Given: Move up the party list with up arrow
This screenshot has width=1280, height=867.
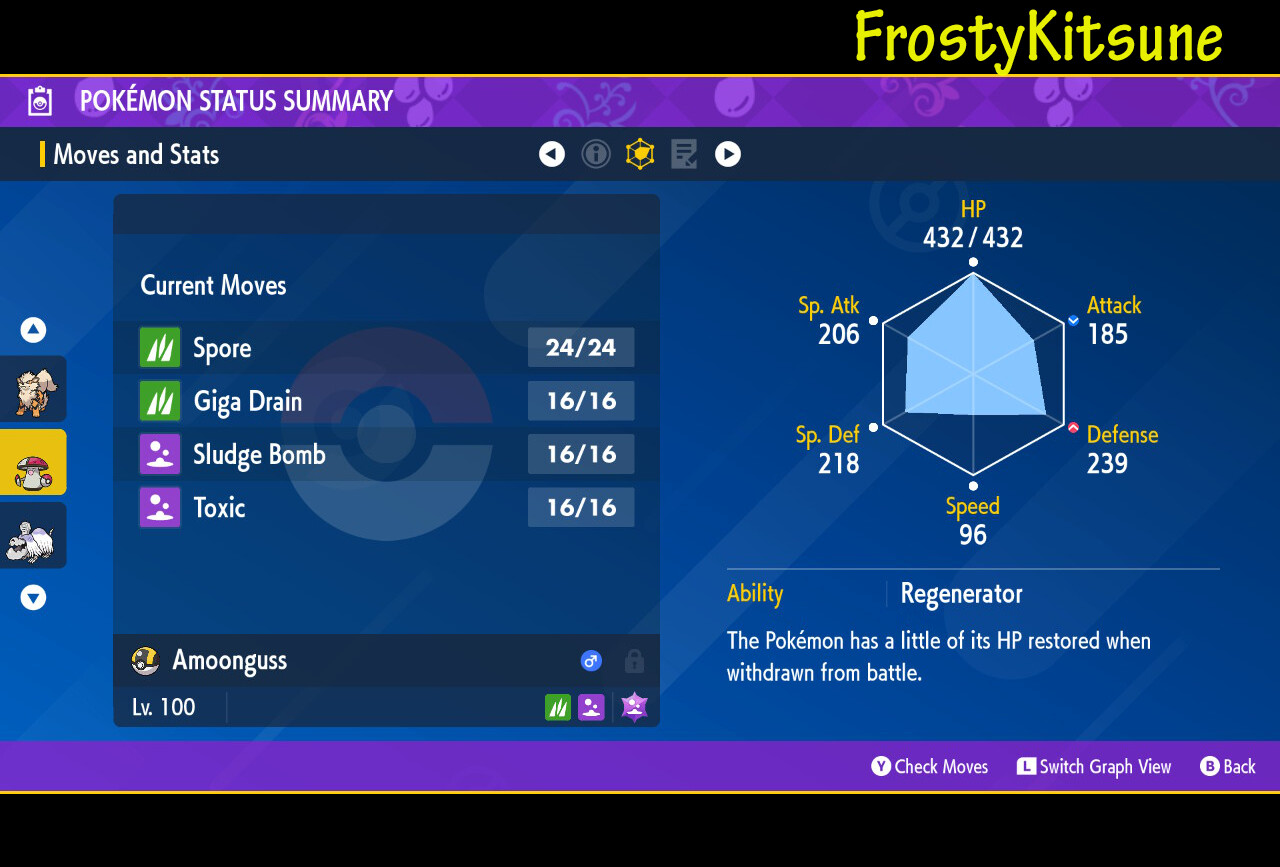Looking at the screenshot, I should [x=33, y=330].
